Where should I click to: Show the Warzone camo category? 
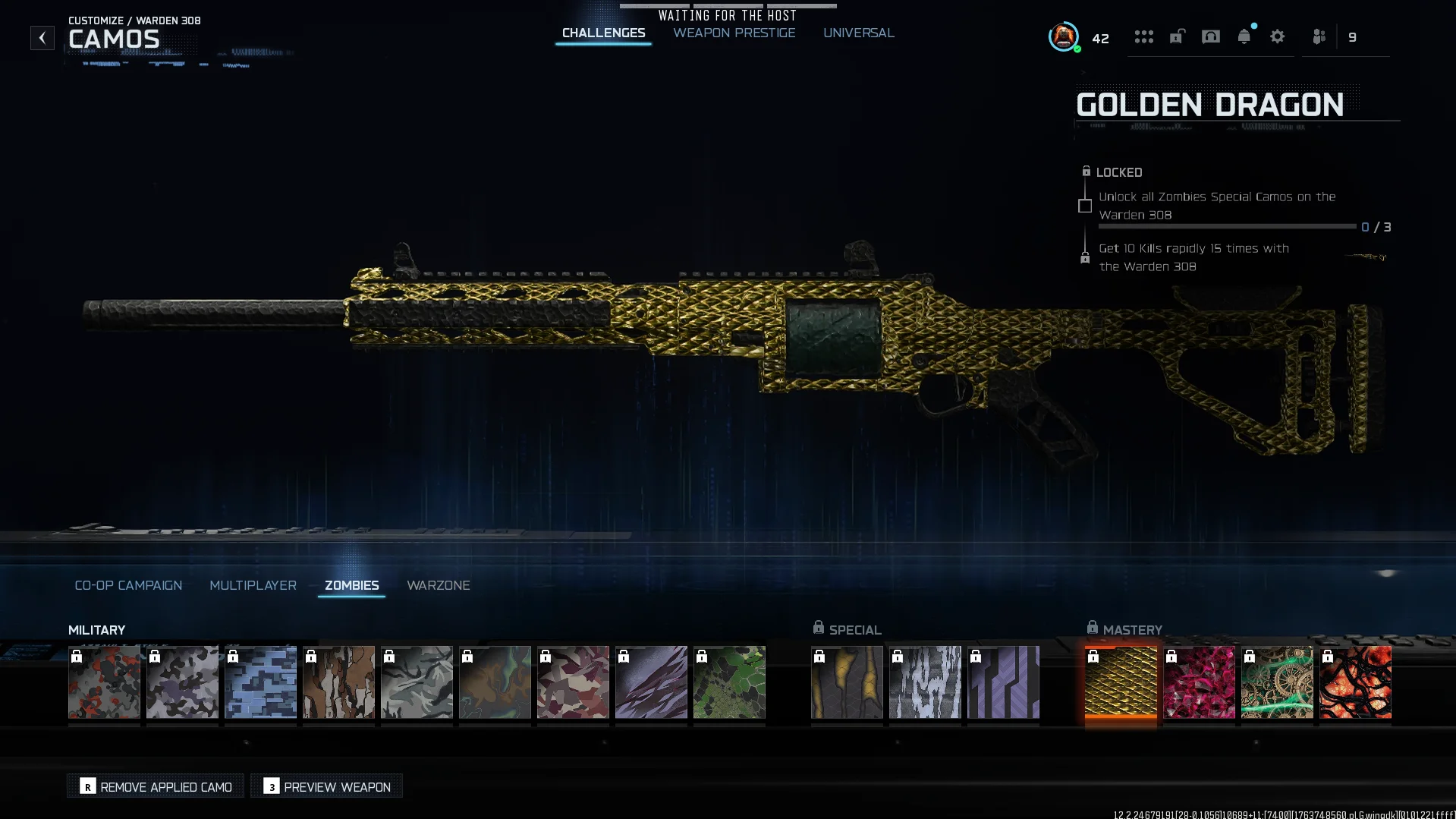point(438,585)
